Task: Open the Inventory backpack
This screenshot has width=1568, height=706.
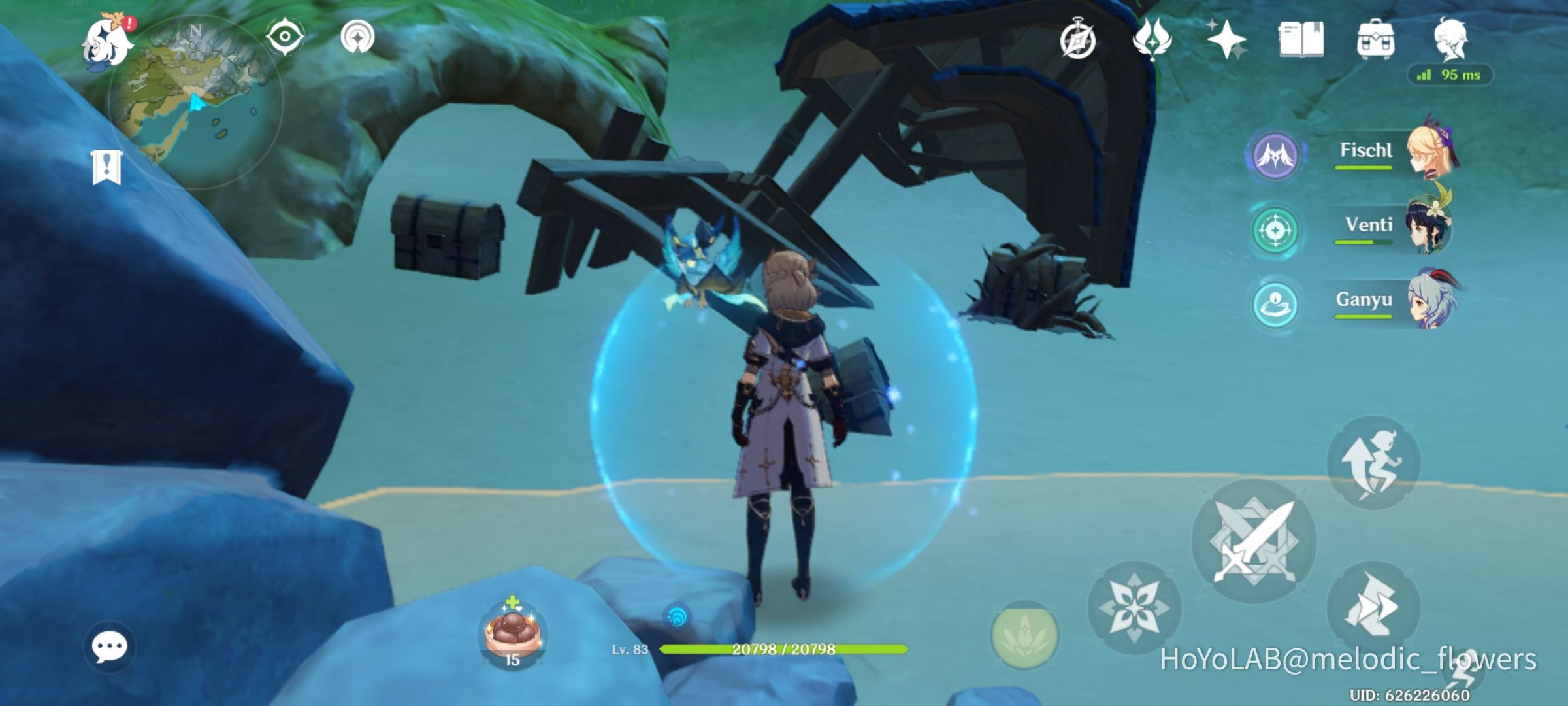Action: tap(1377, 41)
